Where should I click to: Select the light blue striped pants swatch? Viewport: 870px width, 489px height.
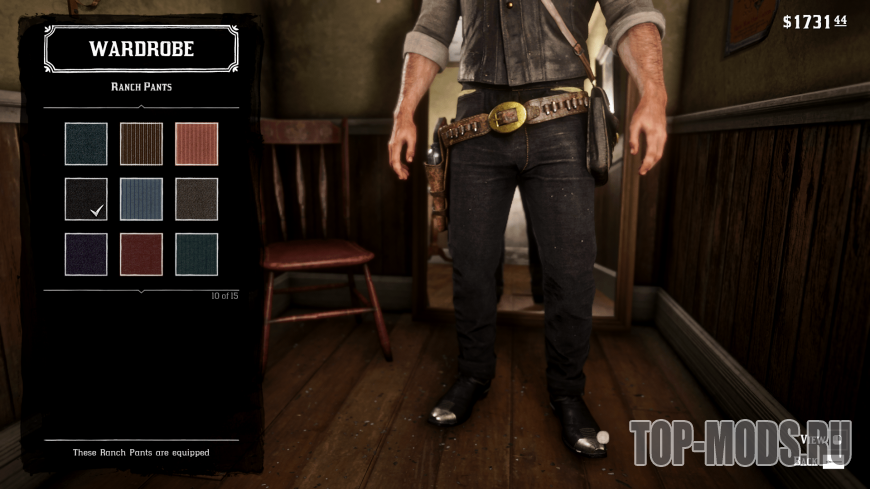click(x=141, y=198)
